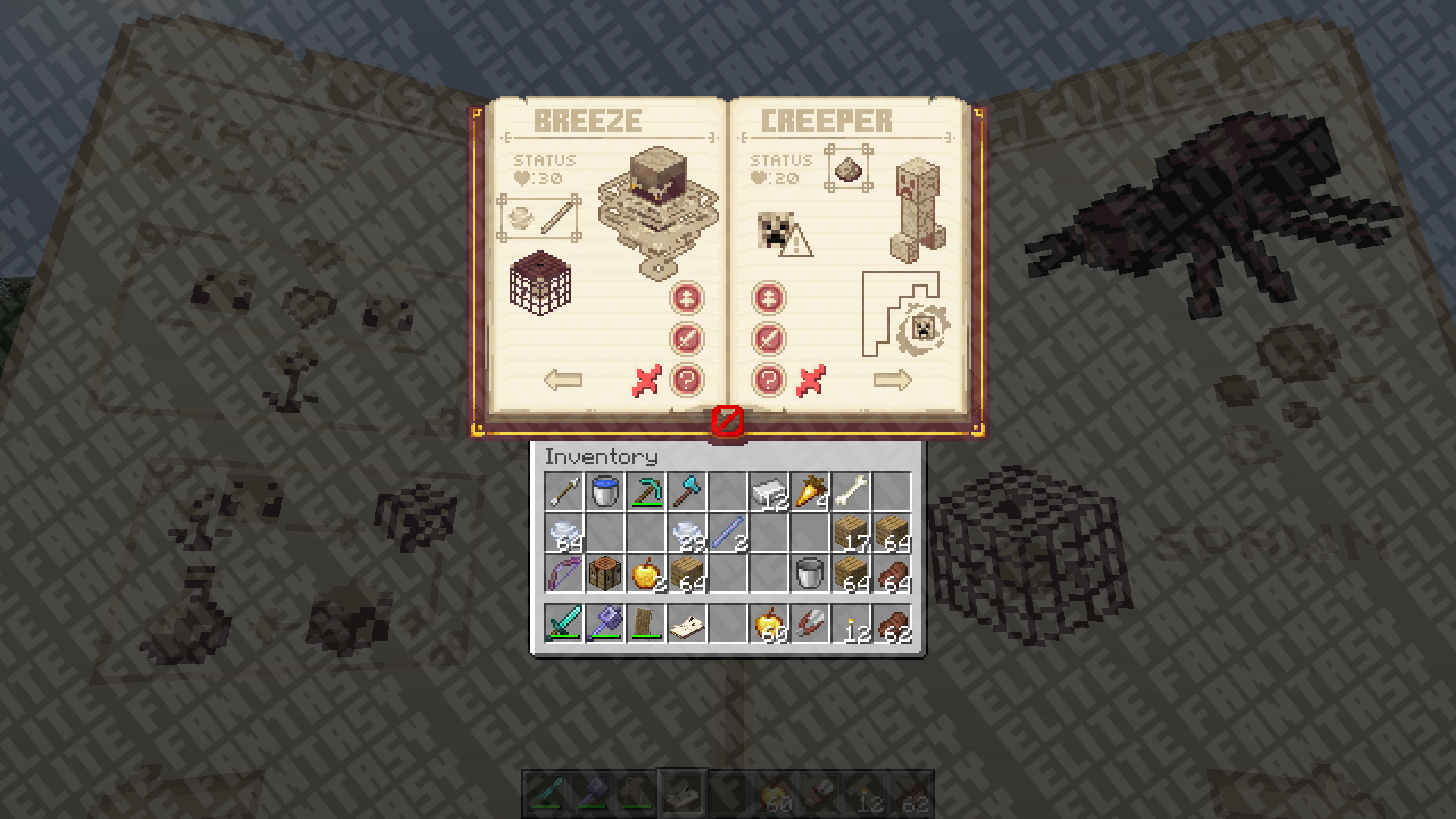The height and width of the screenshot is (819, 1456).
Task: Pick up the enchanted bow
Action: 564,574
